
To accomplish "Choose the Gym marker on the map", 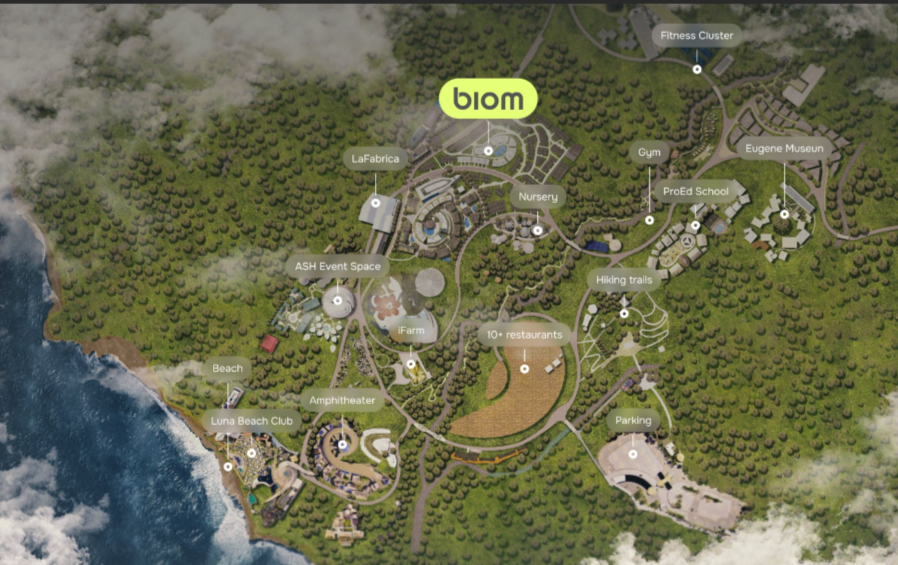I will pyautogui.click(x=649, y=153).
